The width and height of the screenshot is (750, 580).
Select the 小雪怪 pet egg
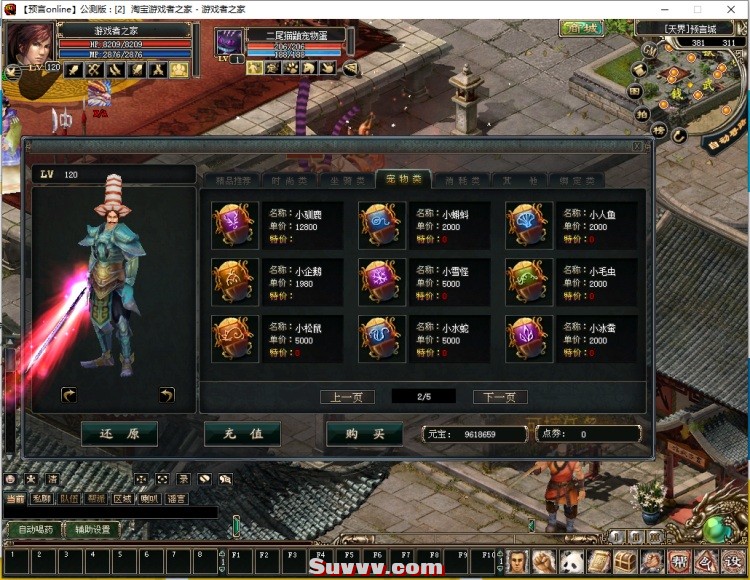coord(381,282)
